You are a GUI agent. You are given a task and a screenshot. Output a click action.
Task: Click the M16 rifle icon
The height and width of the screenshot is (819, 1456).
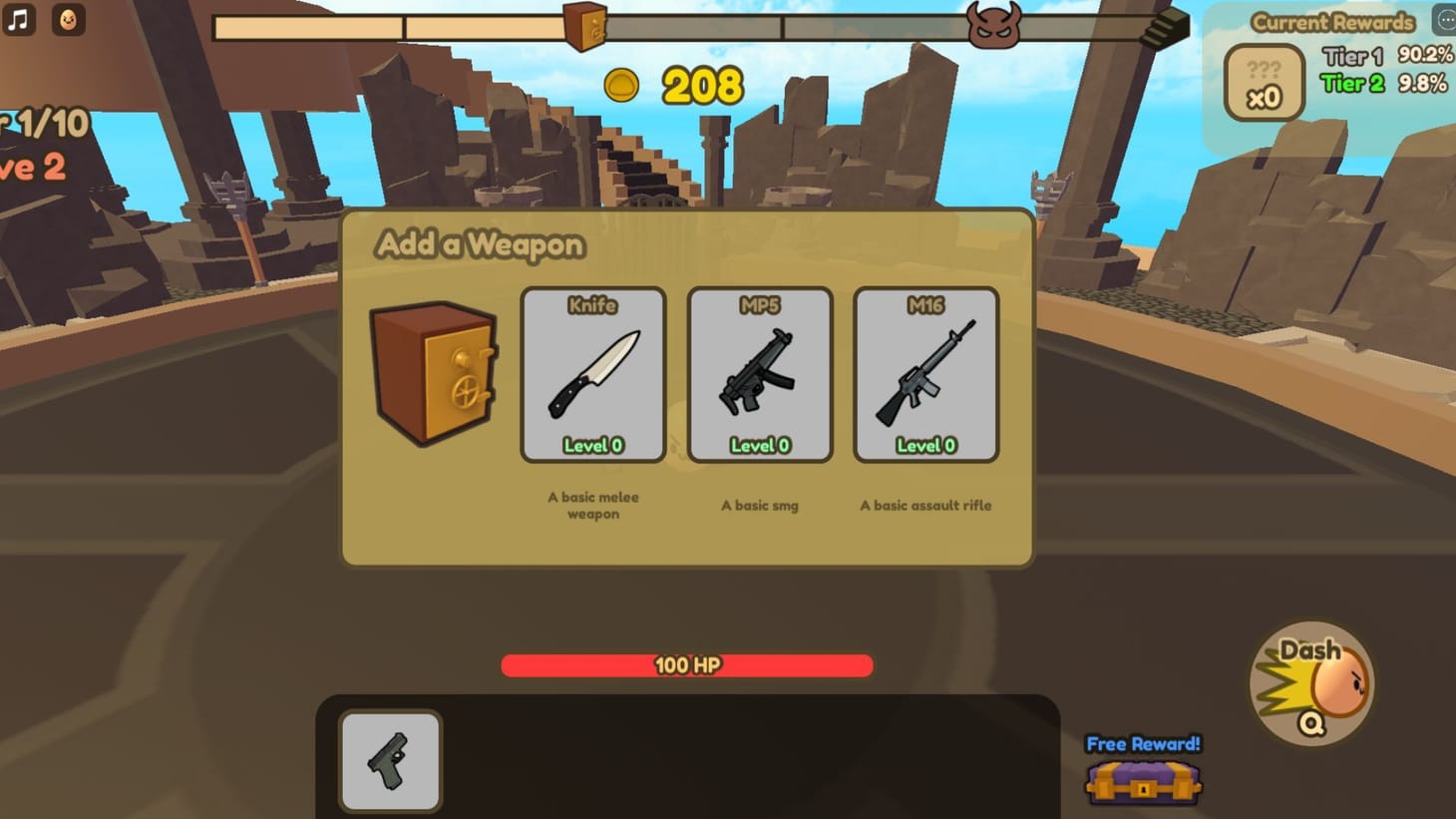click(924, 372)
